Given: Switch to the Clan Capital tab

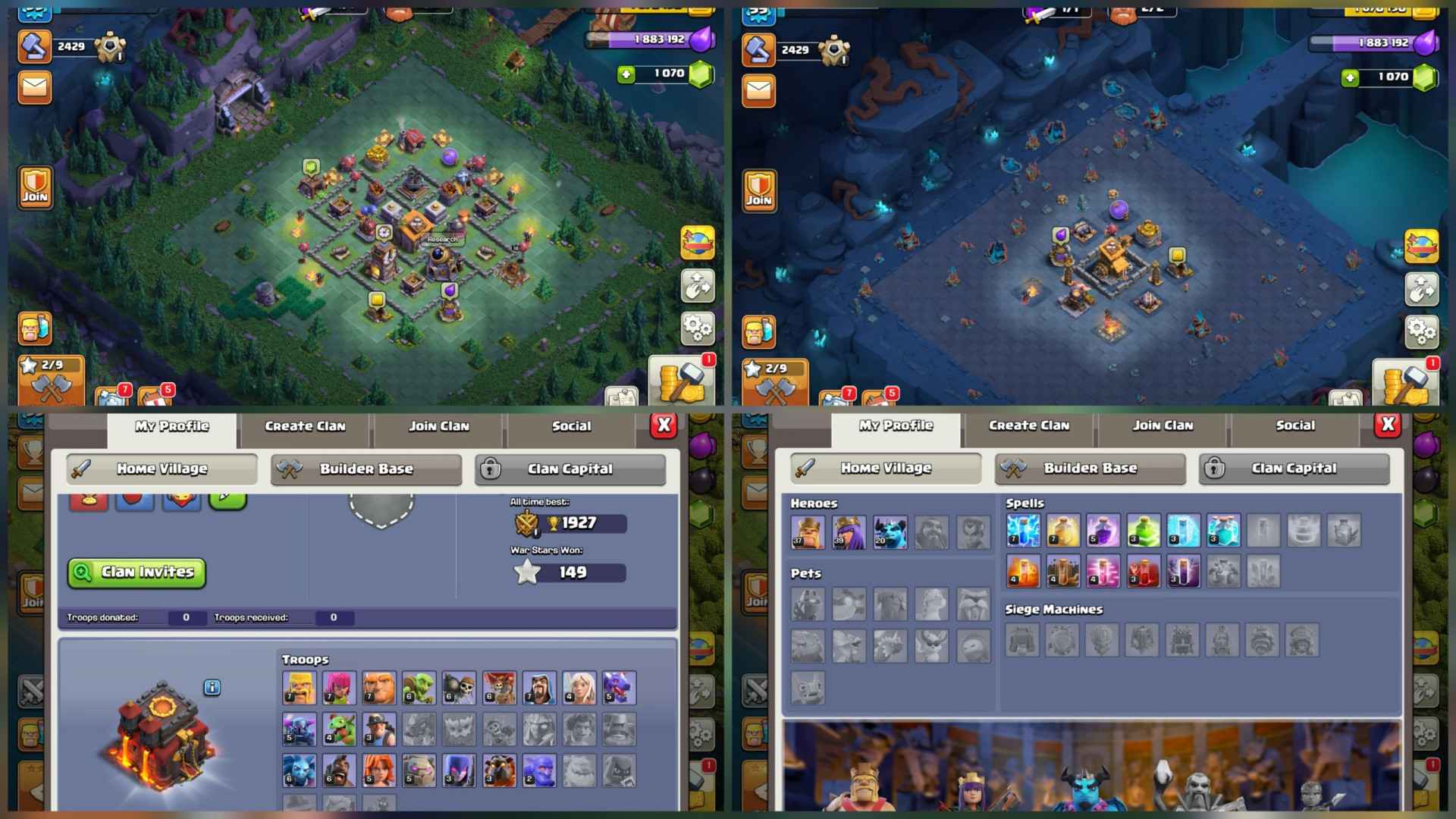Looking at the screenshot, I should 570,469.
